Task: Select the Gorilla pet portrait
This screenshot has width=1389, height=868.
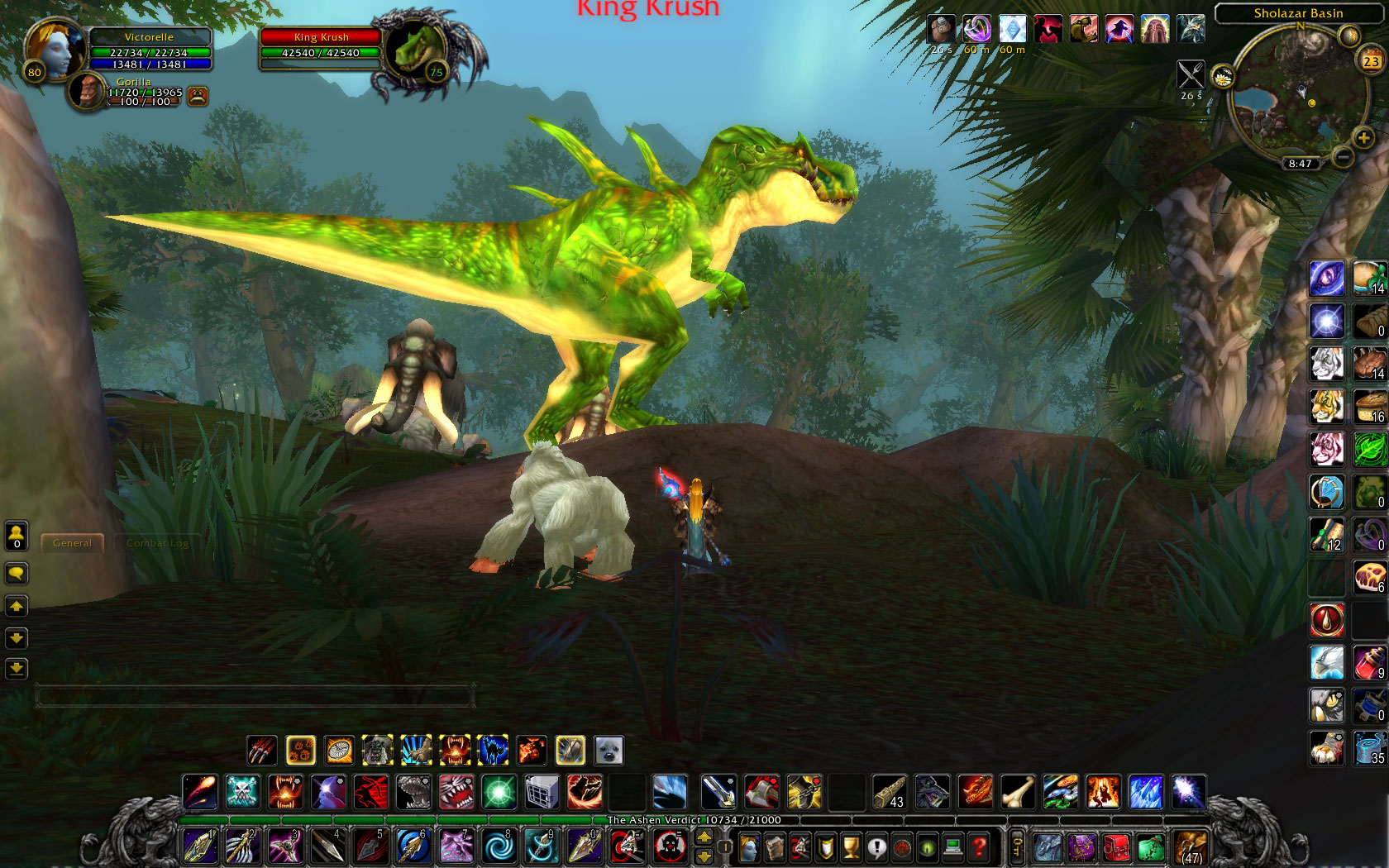Action: pyautogui.click(x=85, y=90)
